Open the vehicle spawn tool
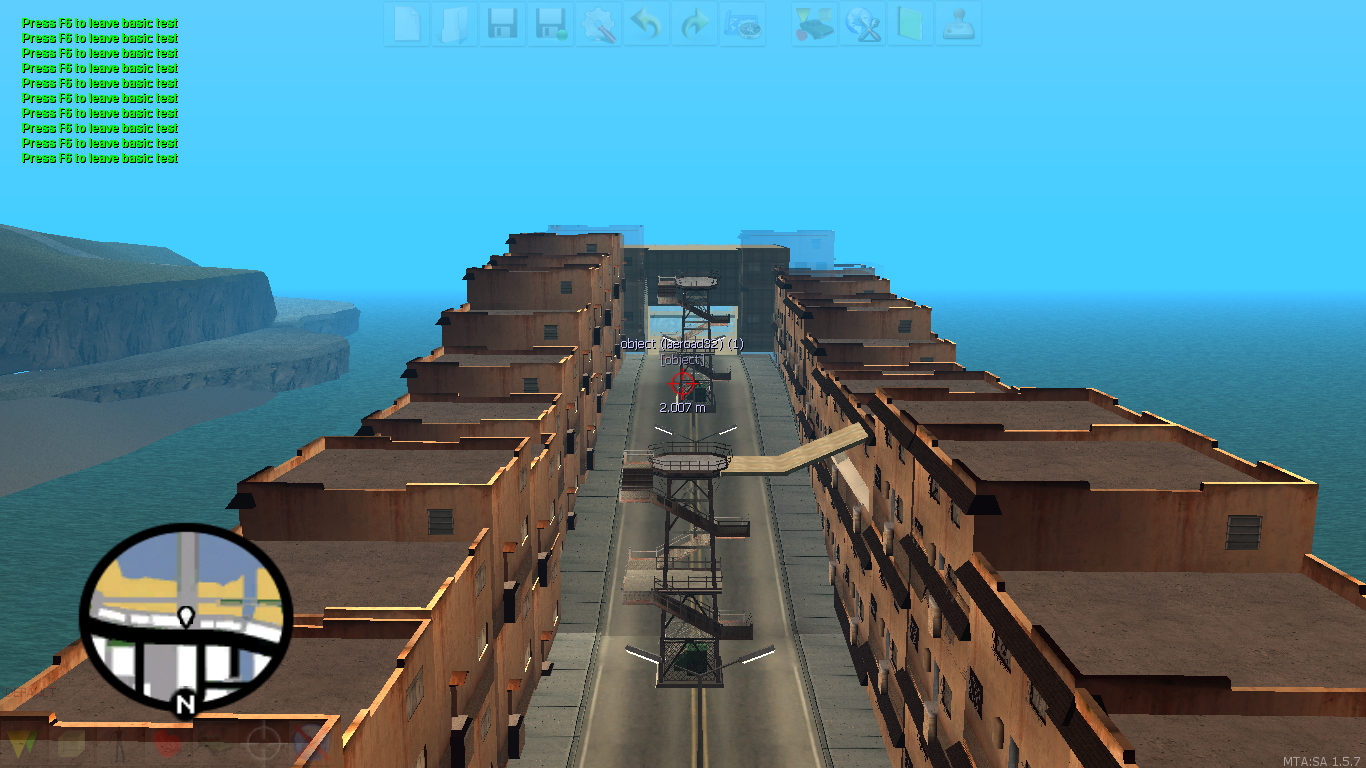1366x768 pixels. [x=815, y=25]
